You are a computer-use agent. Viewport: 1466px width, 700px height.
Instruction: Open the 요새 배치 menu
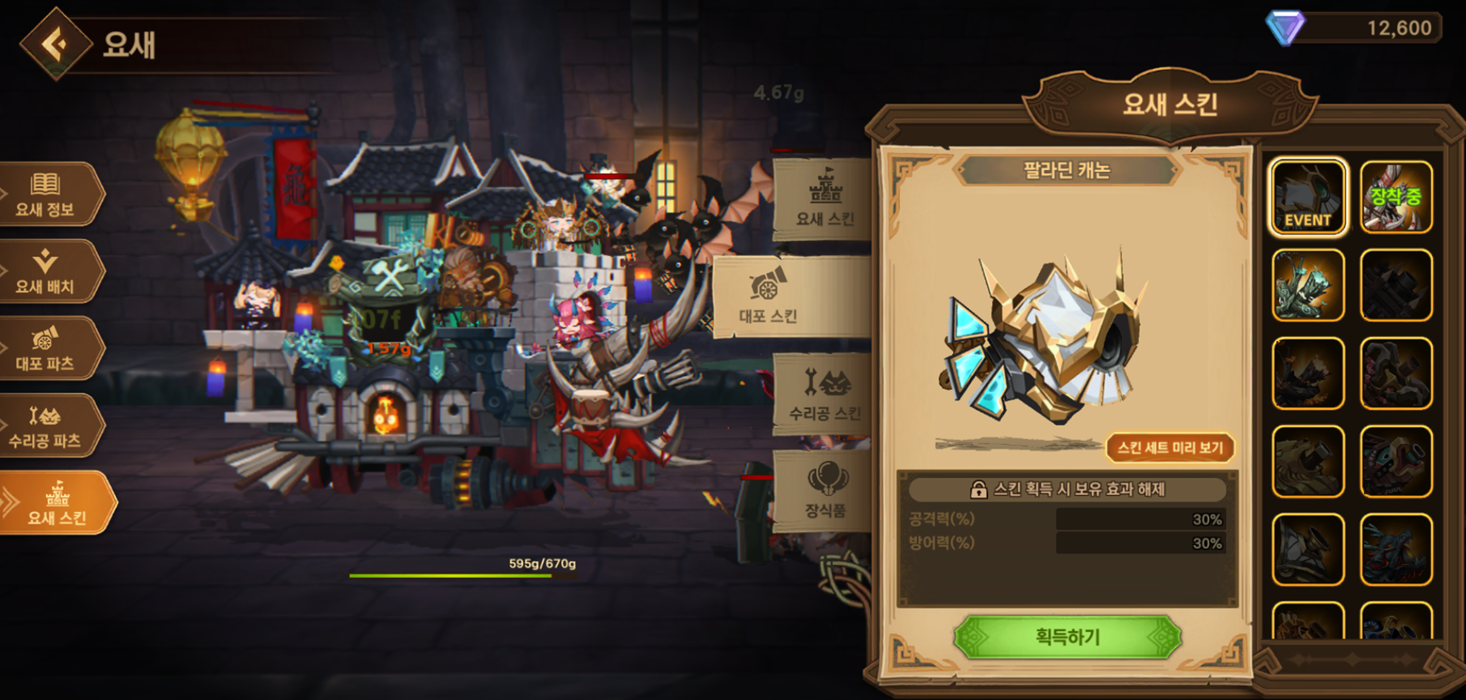click(x=48, y=272)
